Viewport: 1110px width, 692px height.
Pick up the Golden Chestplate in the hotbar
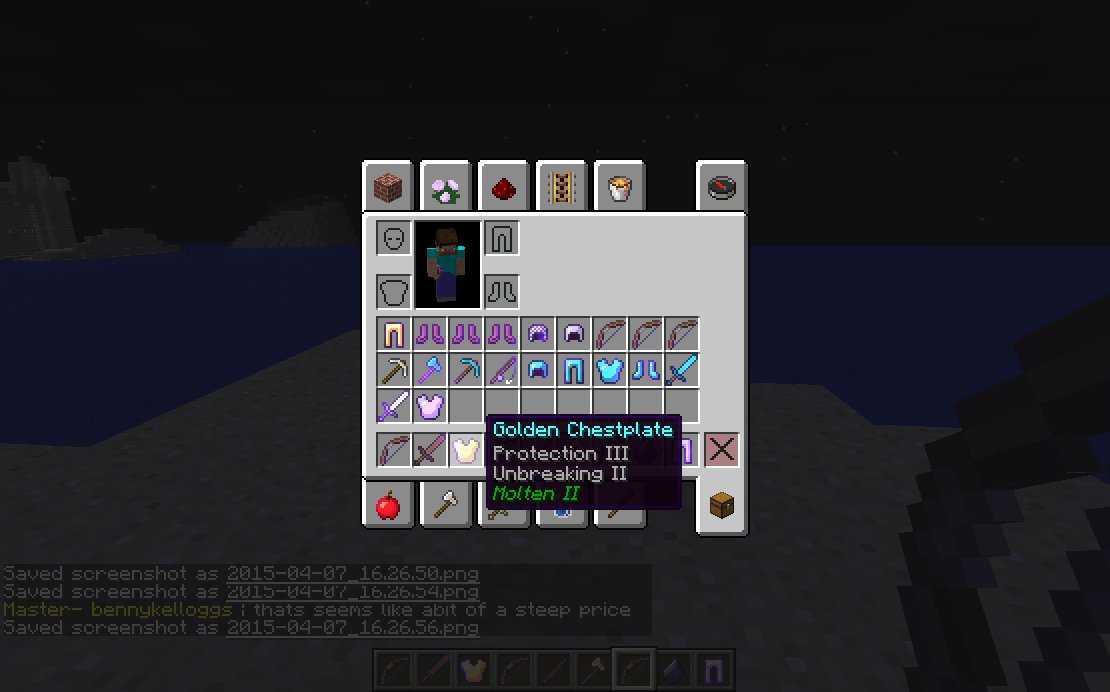[x=465, y=450]
